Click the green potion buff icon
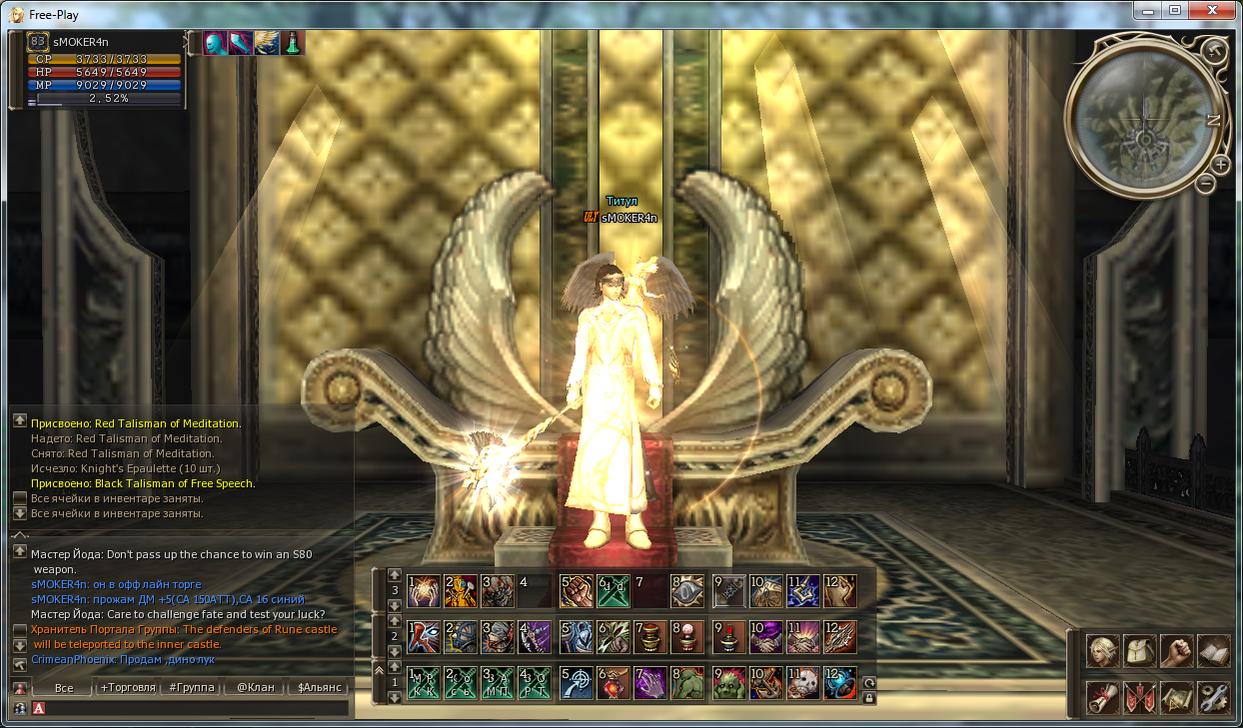Image resolution: width=1243 pixels, height=728 pixels. 292,43
